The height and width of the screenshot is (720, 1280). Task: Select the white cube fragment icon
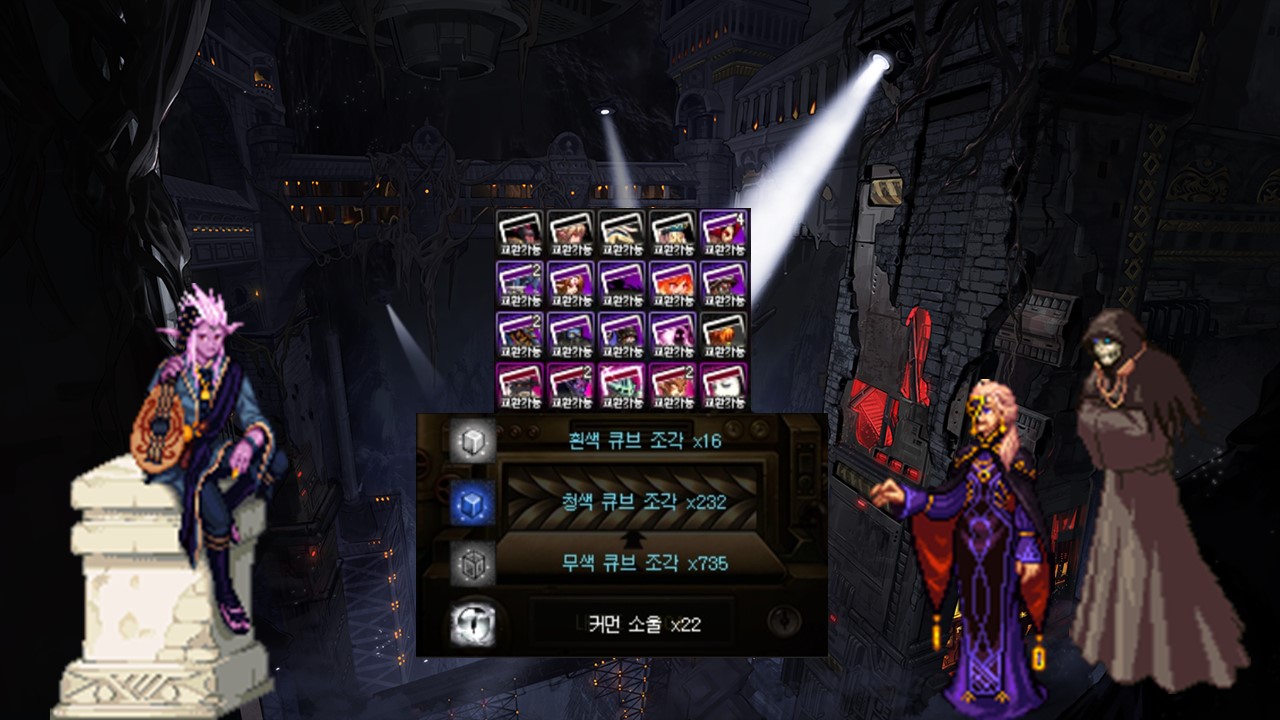click(x=472, y=441)
